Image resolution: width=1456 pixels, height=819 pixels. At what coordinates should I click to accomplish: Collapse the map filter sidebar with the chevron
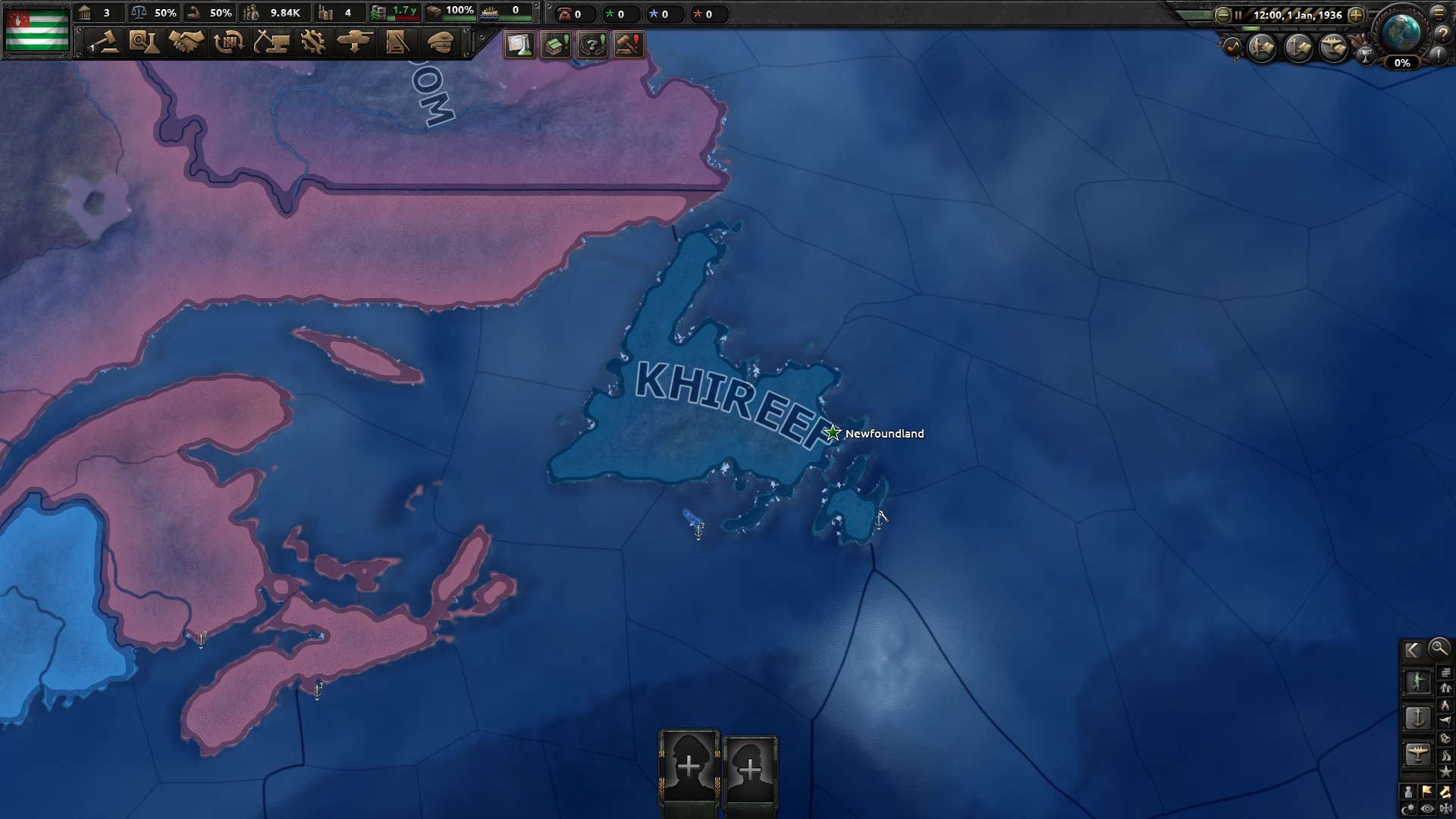[x=1411, y=650]
